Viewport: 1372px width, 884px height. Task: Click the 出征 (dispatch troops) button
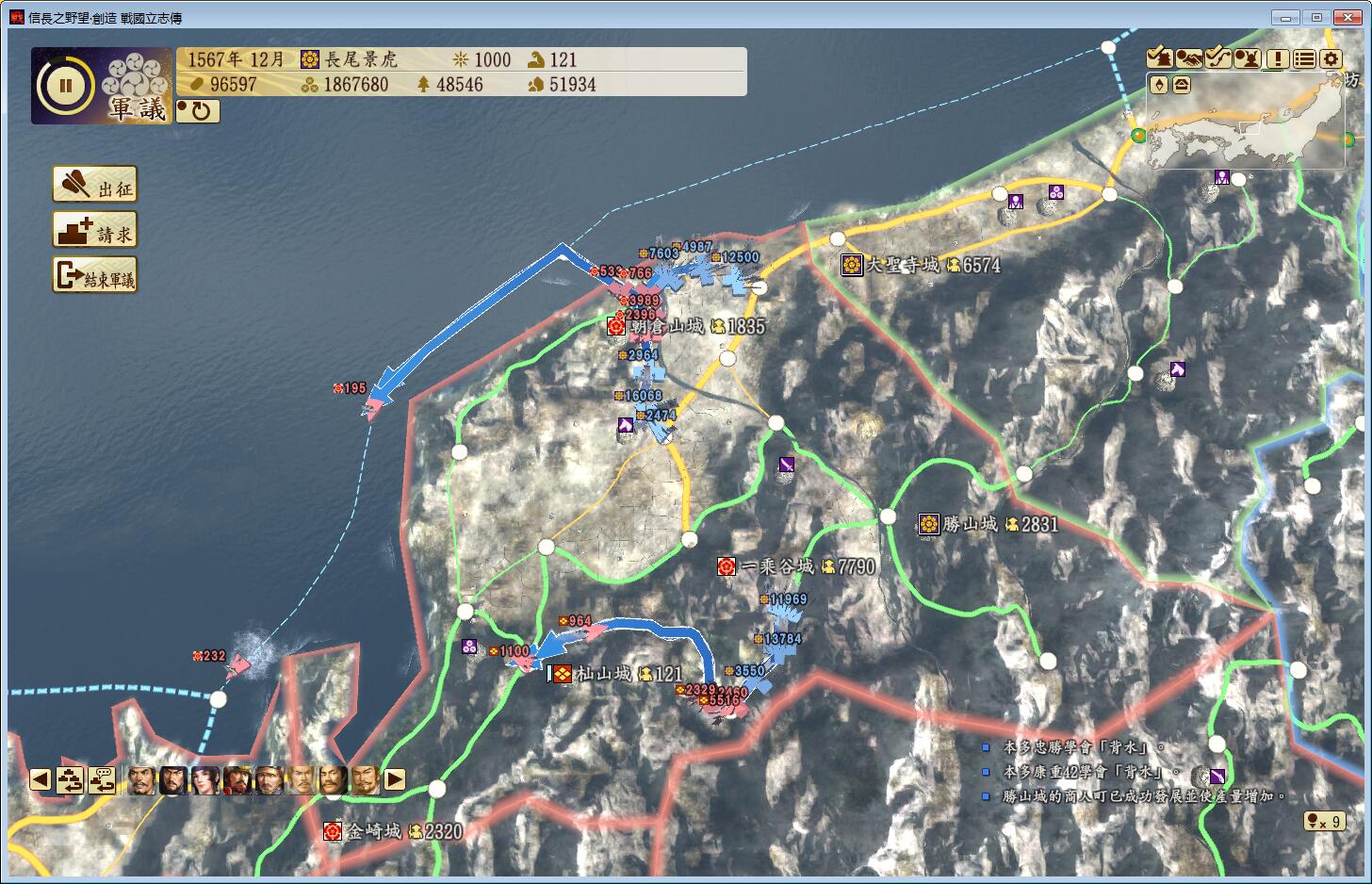(94, 186)
